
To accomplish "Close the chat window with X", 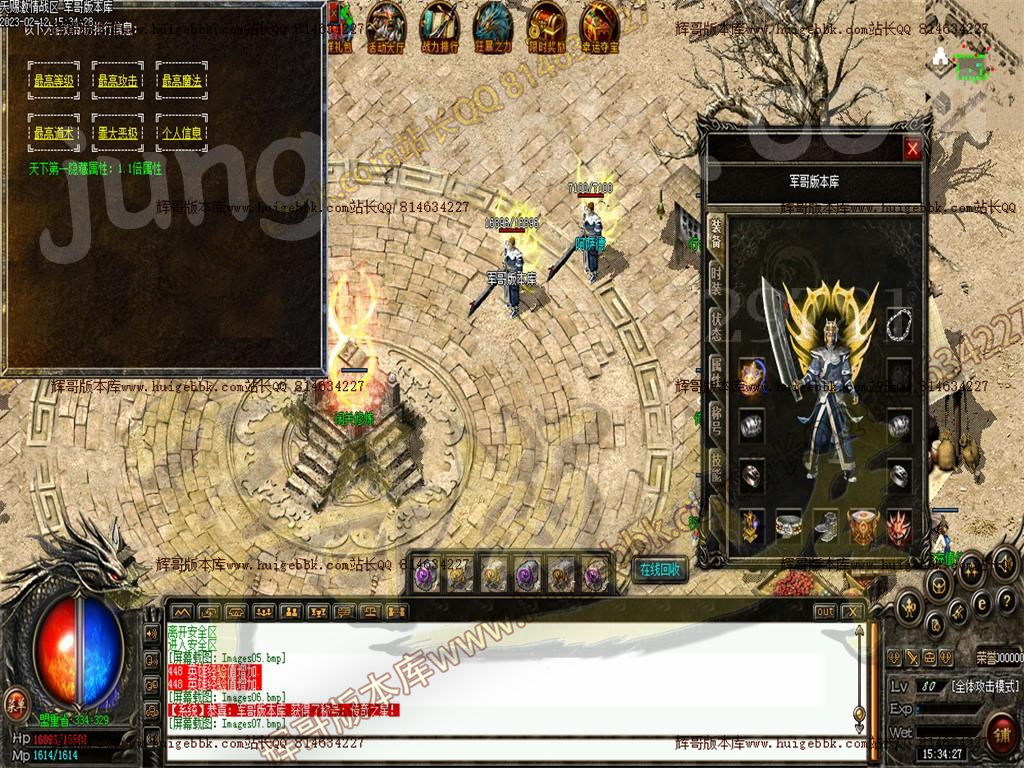I will click(853, 611).
